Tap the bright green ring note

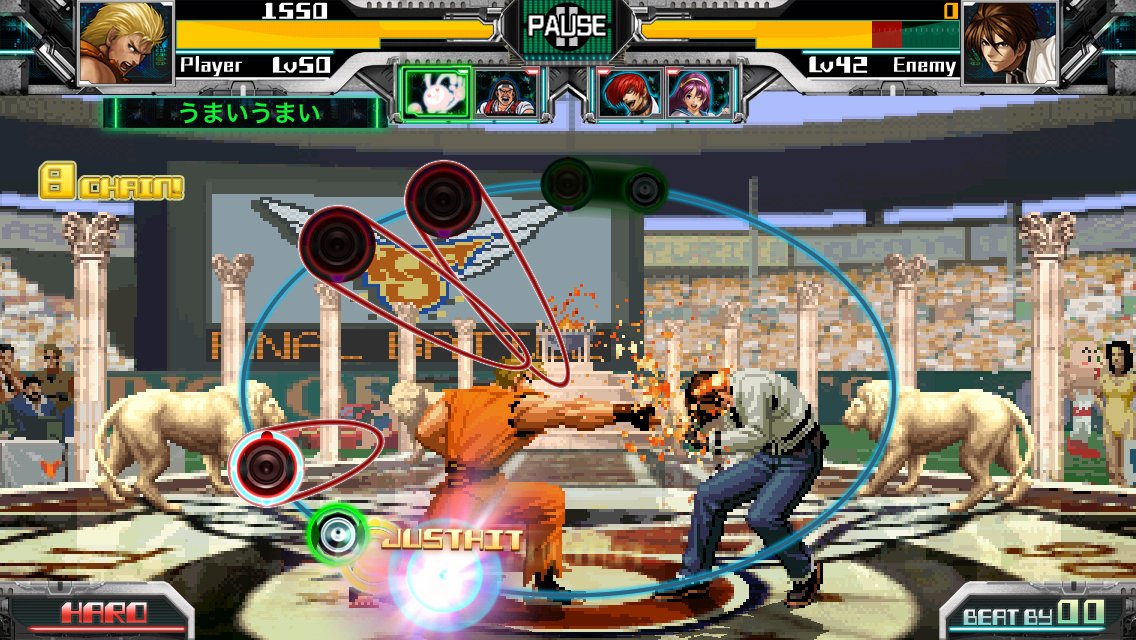coord(337,533)
